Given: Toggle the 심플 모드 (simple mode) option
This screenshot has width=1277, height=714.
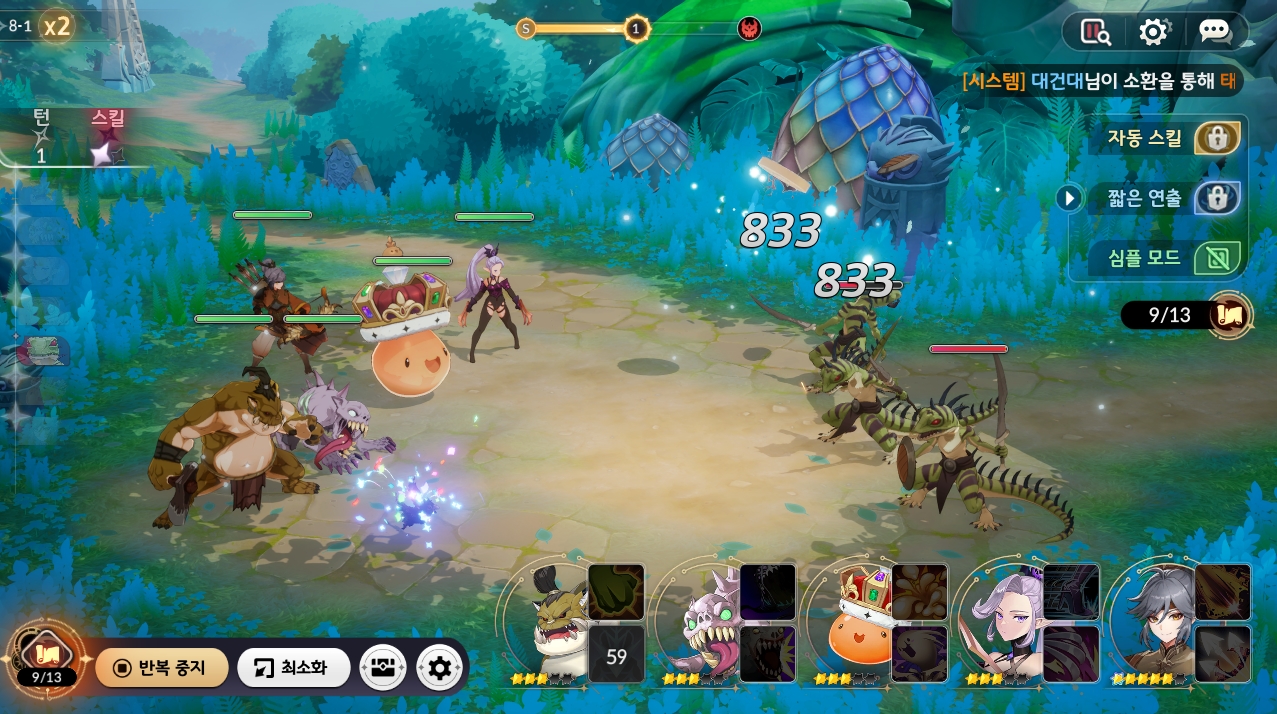Looking at the screenshot, I should pos(1216,258).
